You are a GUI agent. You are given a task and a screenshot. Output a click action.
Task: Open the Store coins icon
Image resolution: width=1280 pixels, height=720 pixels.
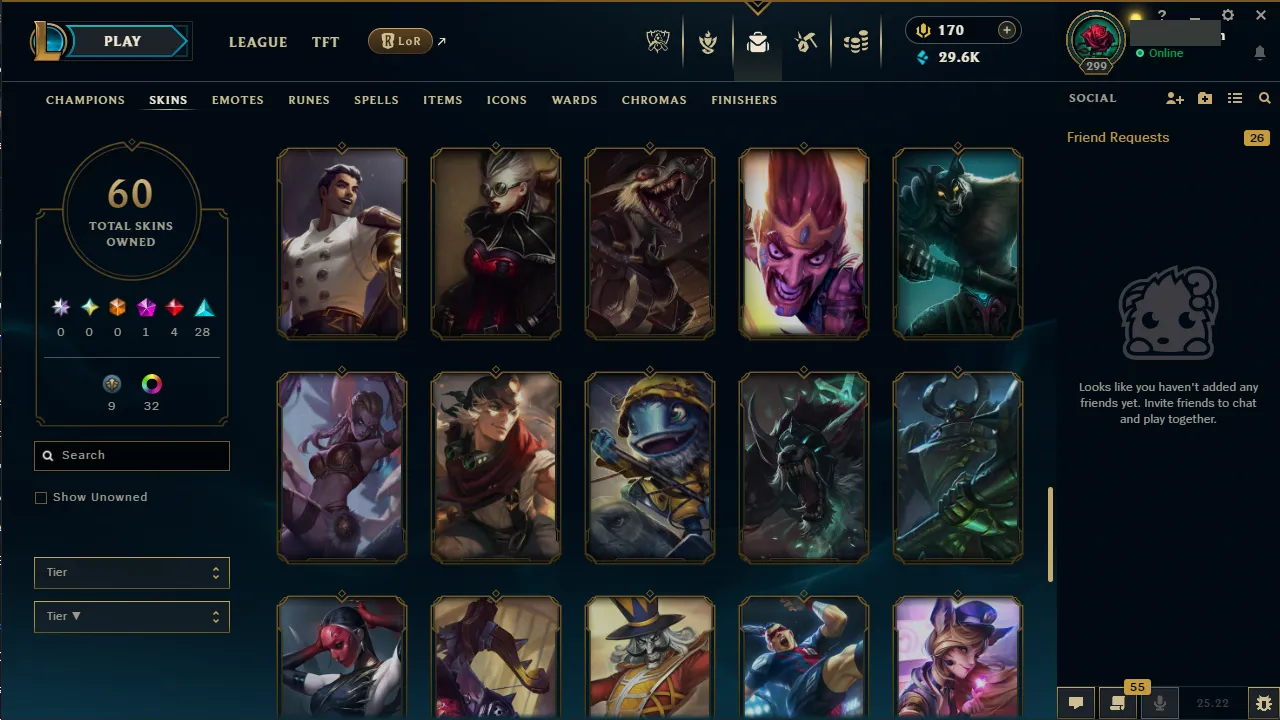(856, 41)
